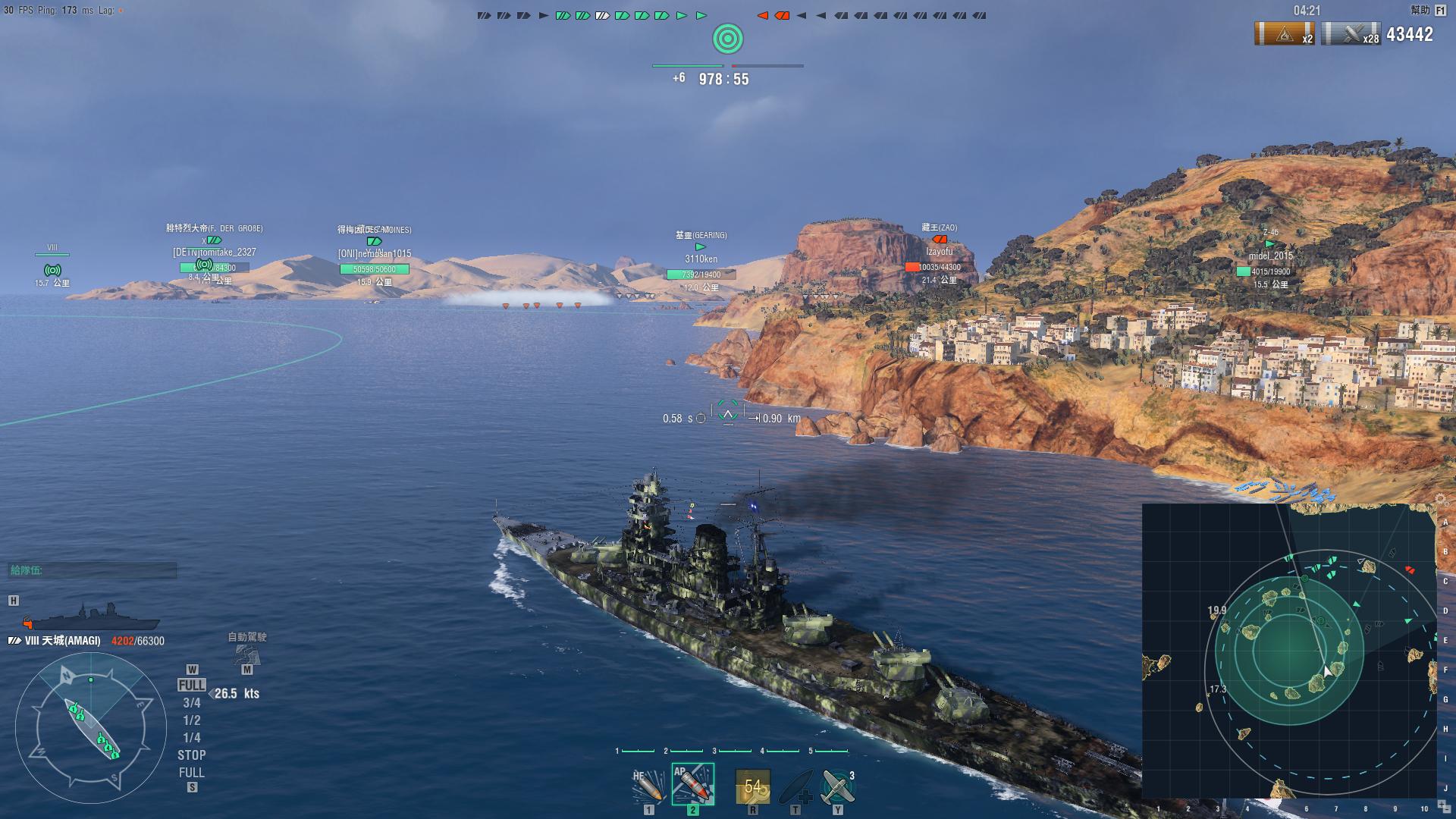This screenshot has height=819, width=1456.
Task: Target the enemy Zao marker Izayofu
Action: click(x=939, y=252)
